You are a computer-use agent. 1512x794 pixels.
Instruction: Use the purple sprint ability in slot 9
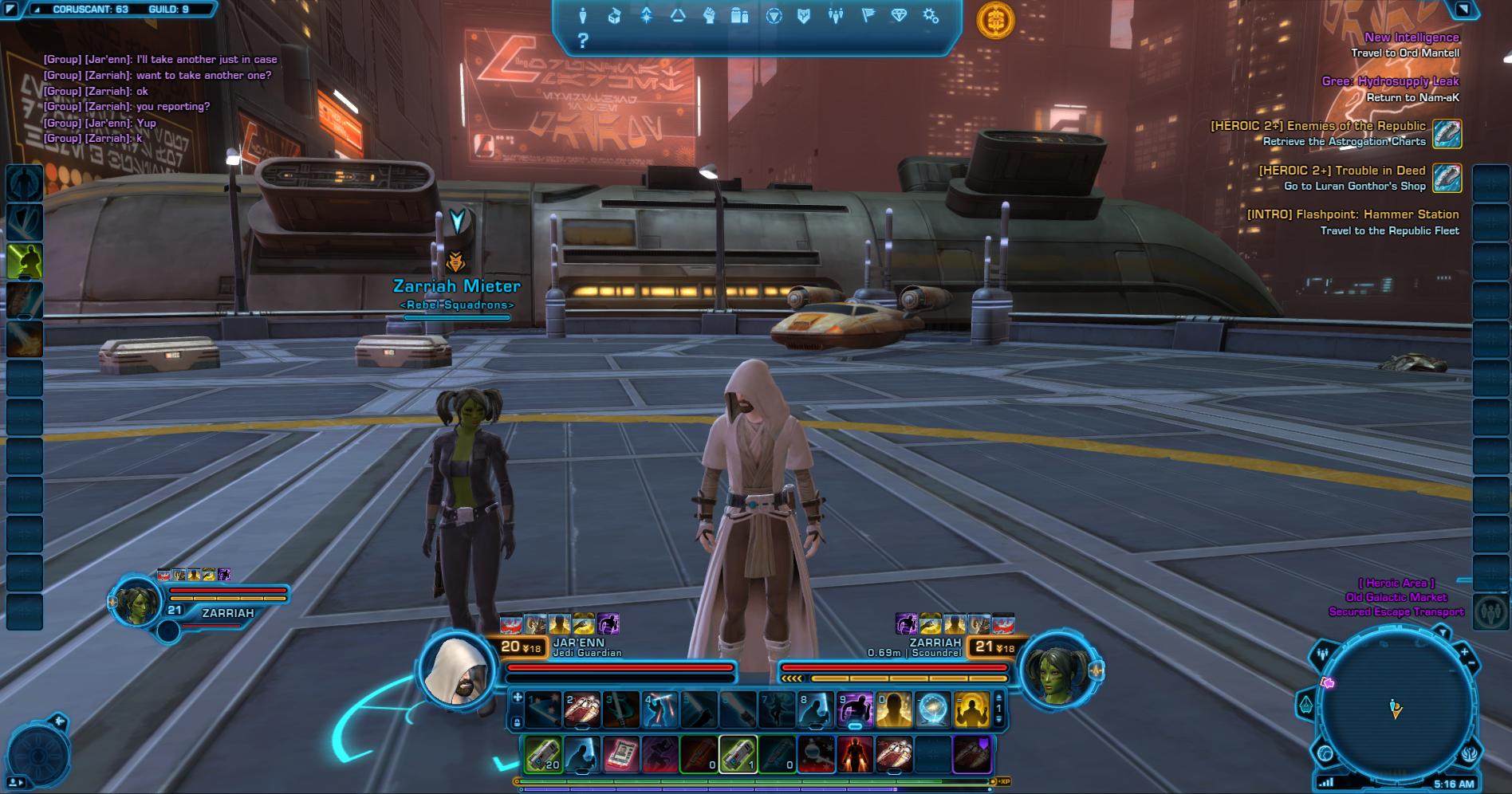coord(855,709)
